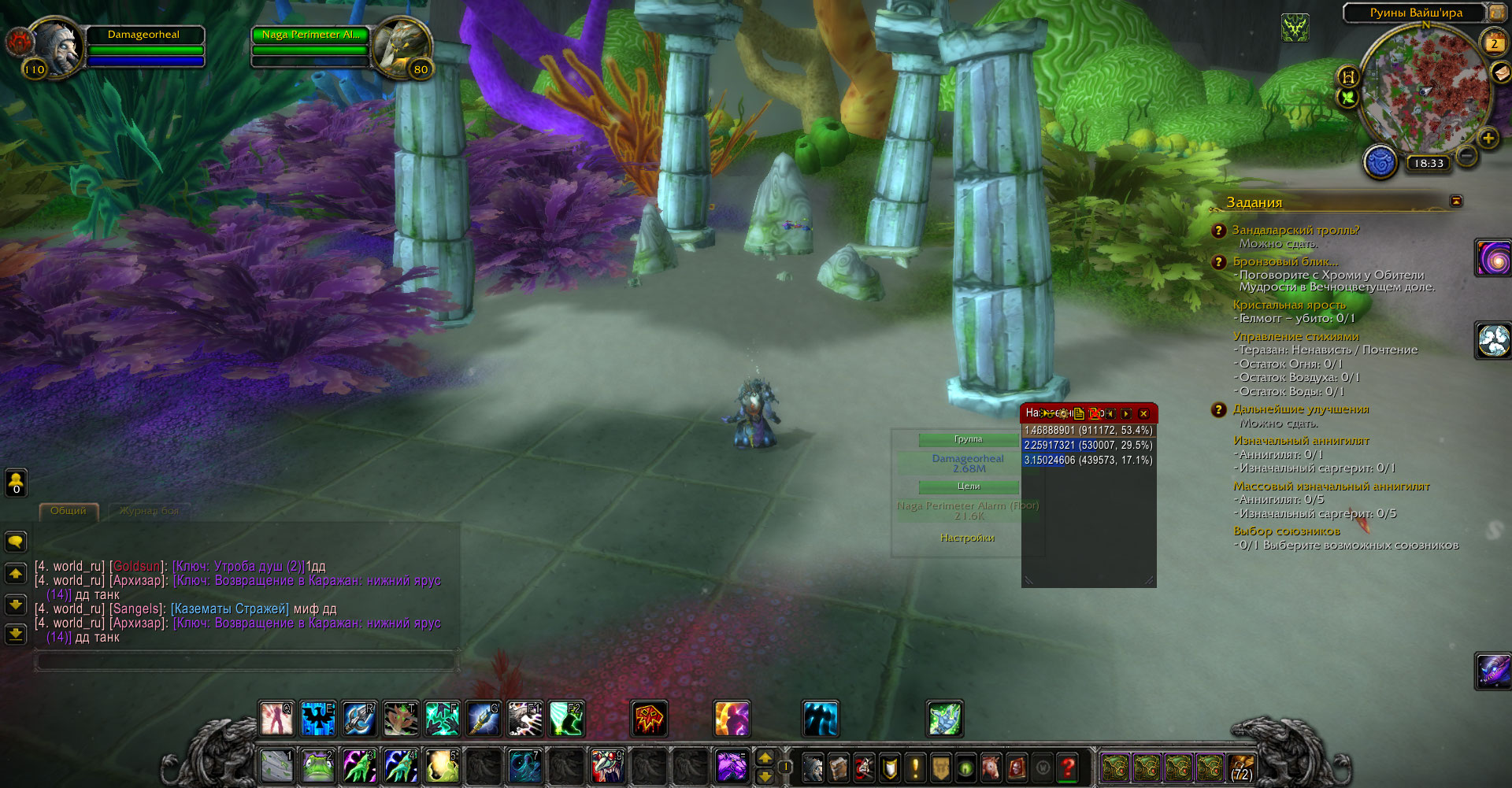Open damage meter gear settings
The image size is (1512, 788).
(x=1063, y=413)
